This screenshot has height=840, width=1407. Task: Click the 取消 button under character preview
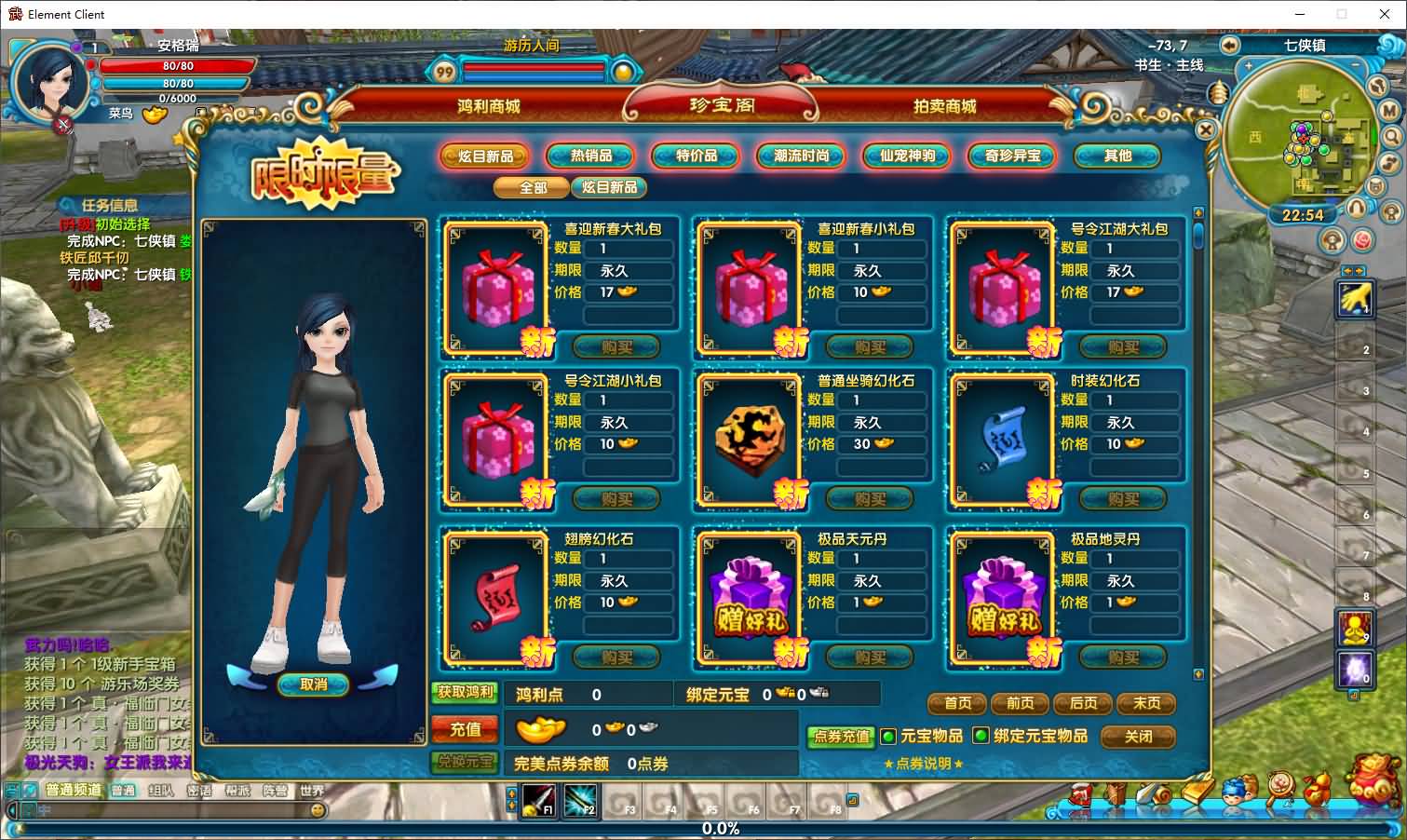(x=314, y=684)
